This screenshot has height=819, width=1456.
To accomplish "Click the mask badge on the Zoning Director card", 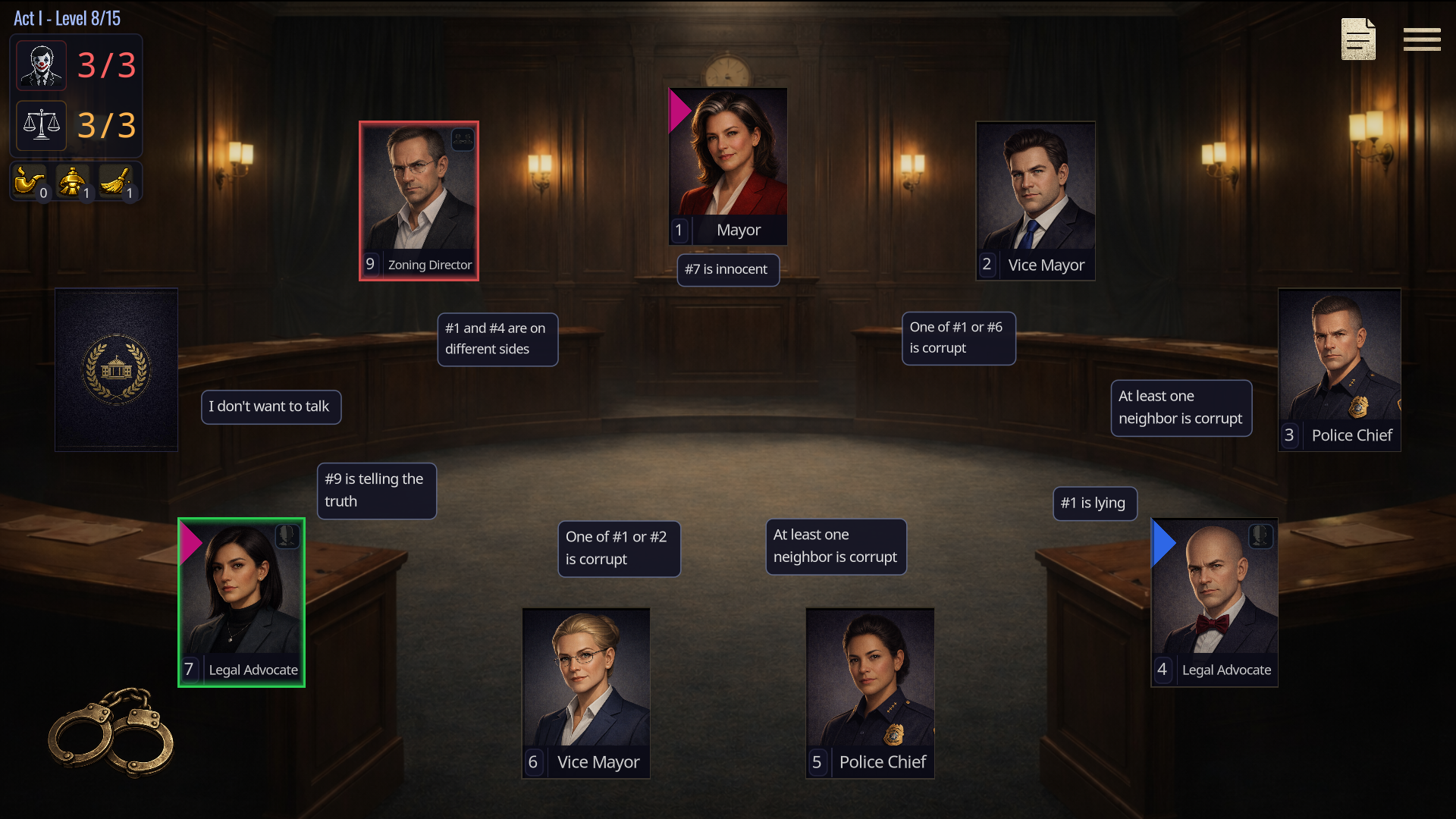I will click(463, 139).
